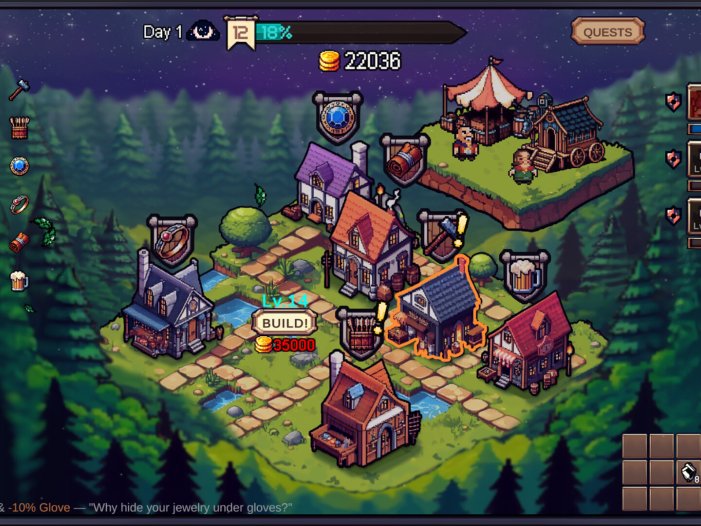Viewport: 701px width, 526px height.
Task: Select the inventory slot holding an item
Action: (688, 472)
